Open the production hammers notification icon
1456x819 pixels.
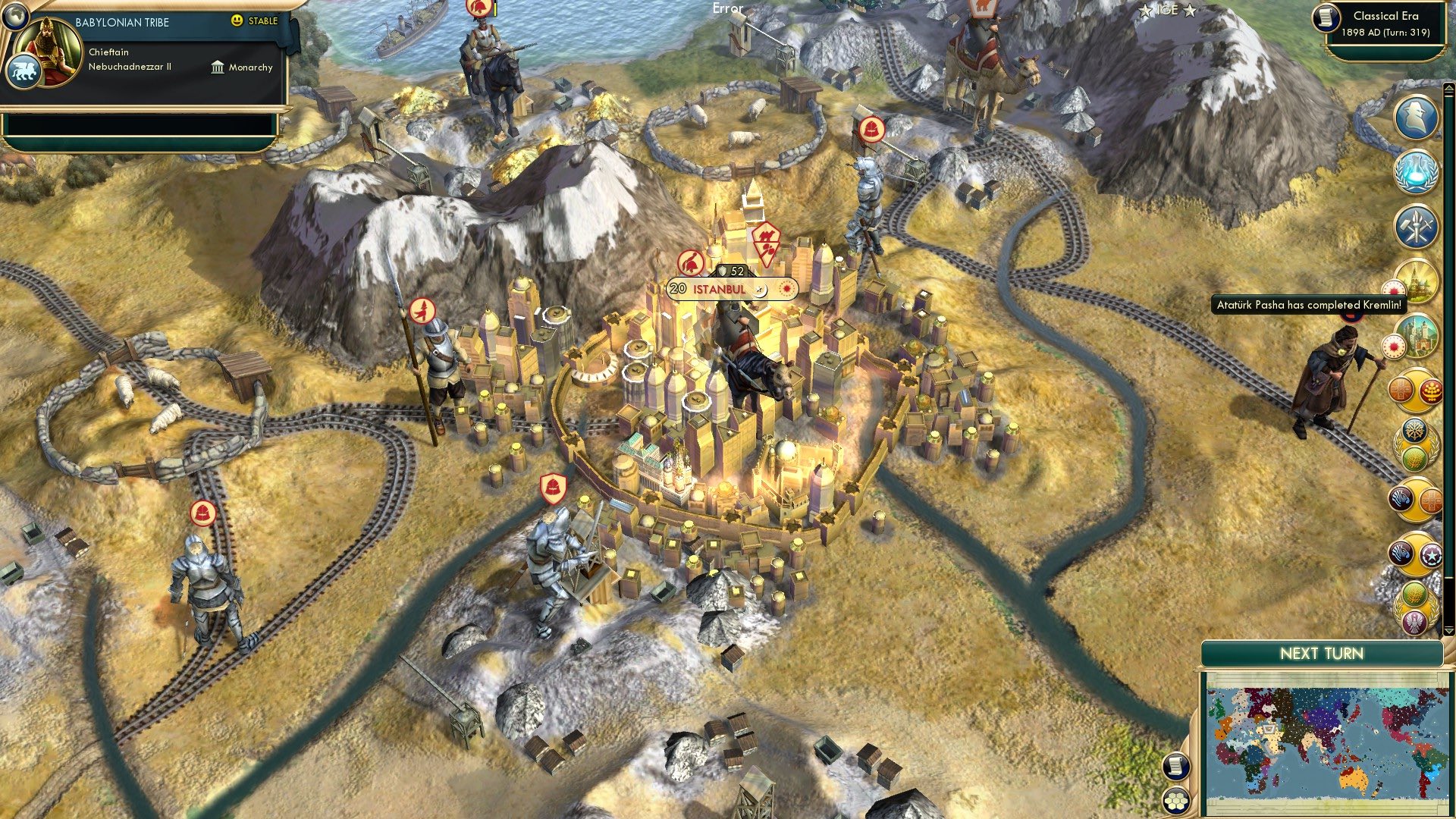[x=1417, y=225]
